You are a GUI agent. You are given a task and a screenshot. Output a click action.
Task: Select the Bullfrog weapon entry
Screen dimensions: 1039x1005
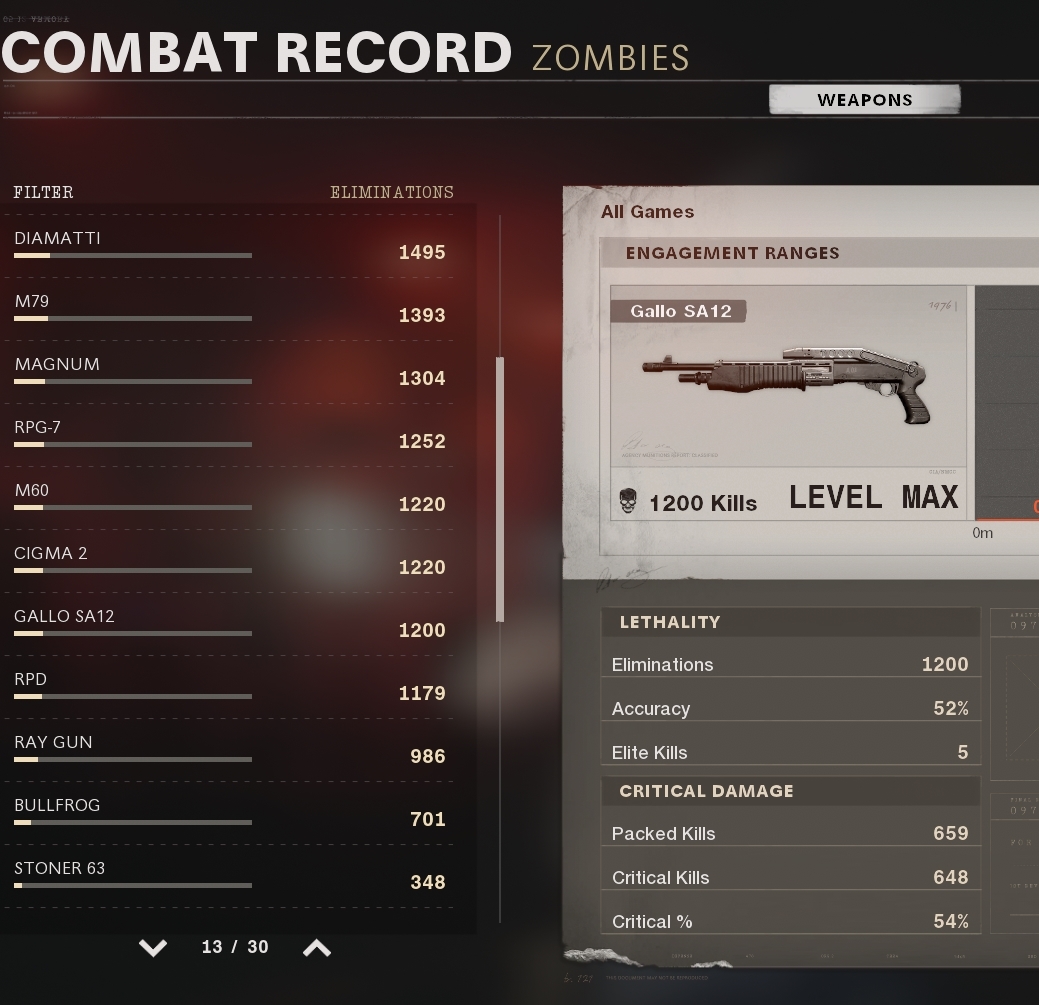point(230,813)
